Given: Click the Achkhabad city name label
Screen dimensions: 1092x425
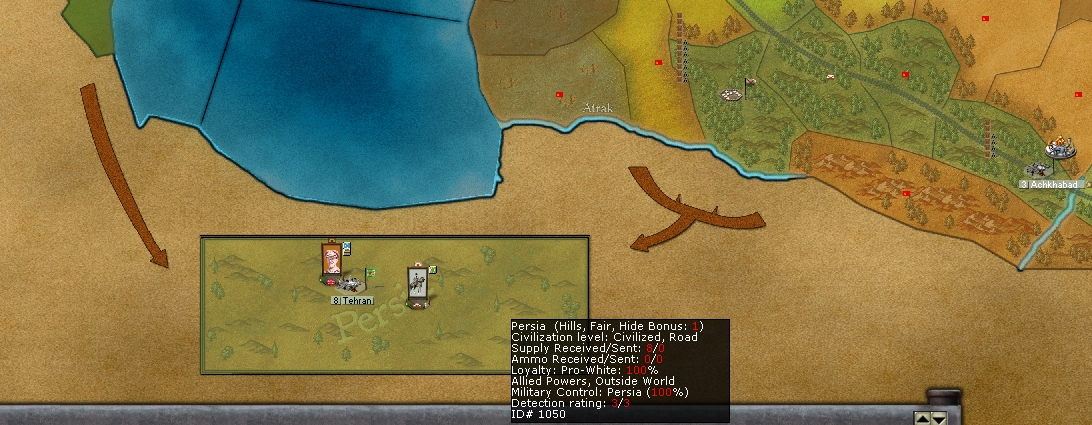Looking at the screenshot, I should 1052,185.
